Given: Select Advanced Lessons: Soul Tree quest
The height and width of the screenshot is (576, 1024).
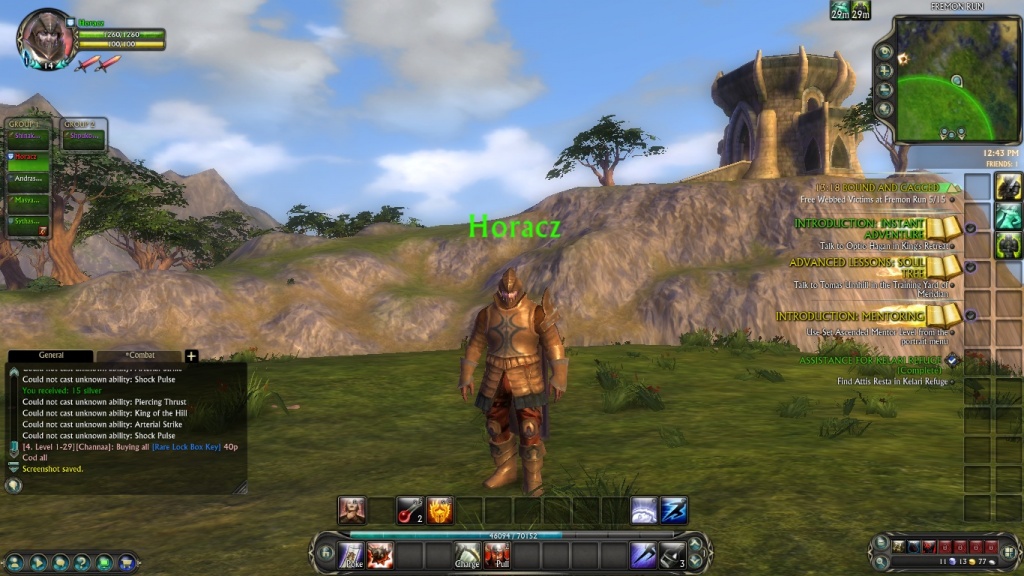Looking at the screenshot, I should (860, 268).
